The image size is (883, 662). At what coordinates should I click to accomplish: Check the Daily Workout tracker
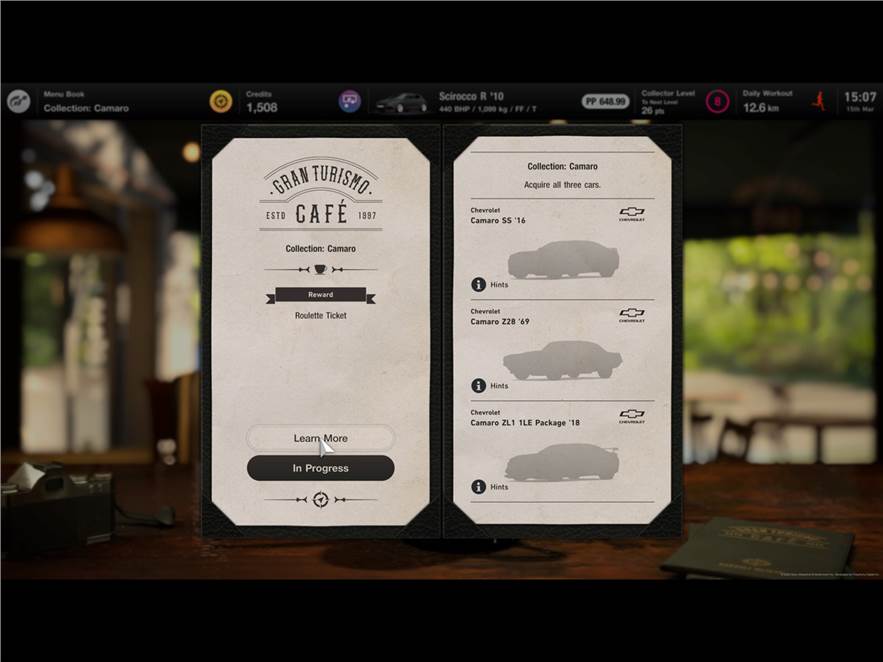tap(767, 102)
